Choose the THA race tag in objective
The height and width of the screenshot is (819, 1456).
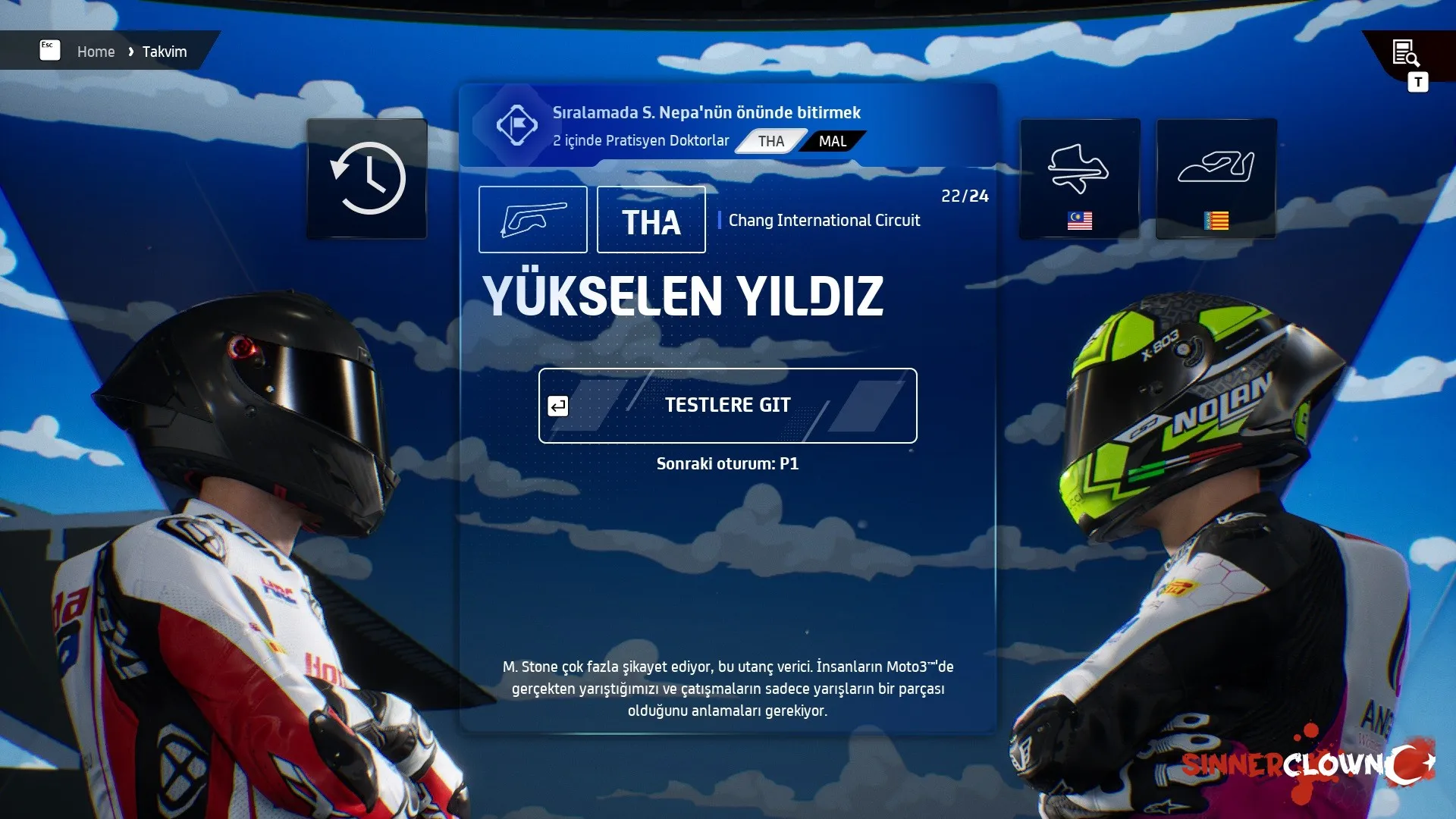(x=770, y=142)
